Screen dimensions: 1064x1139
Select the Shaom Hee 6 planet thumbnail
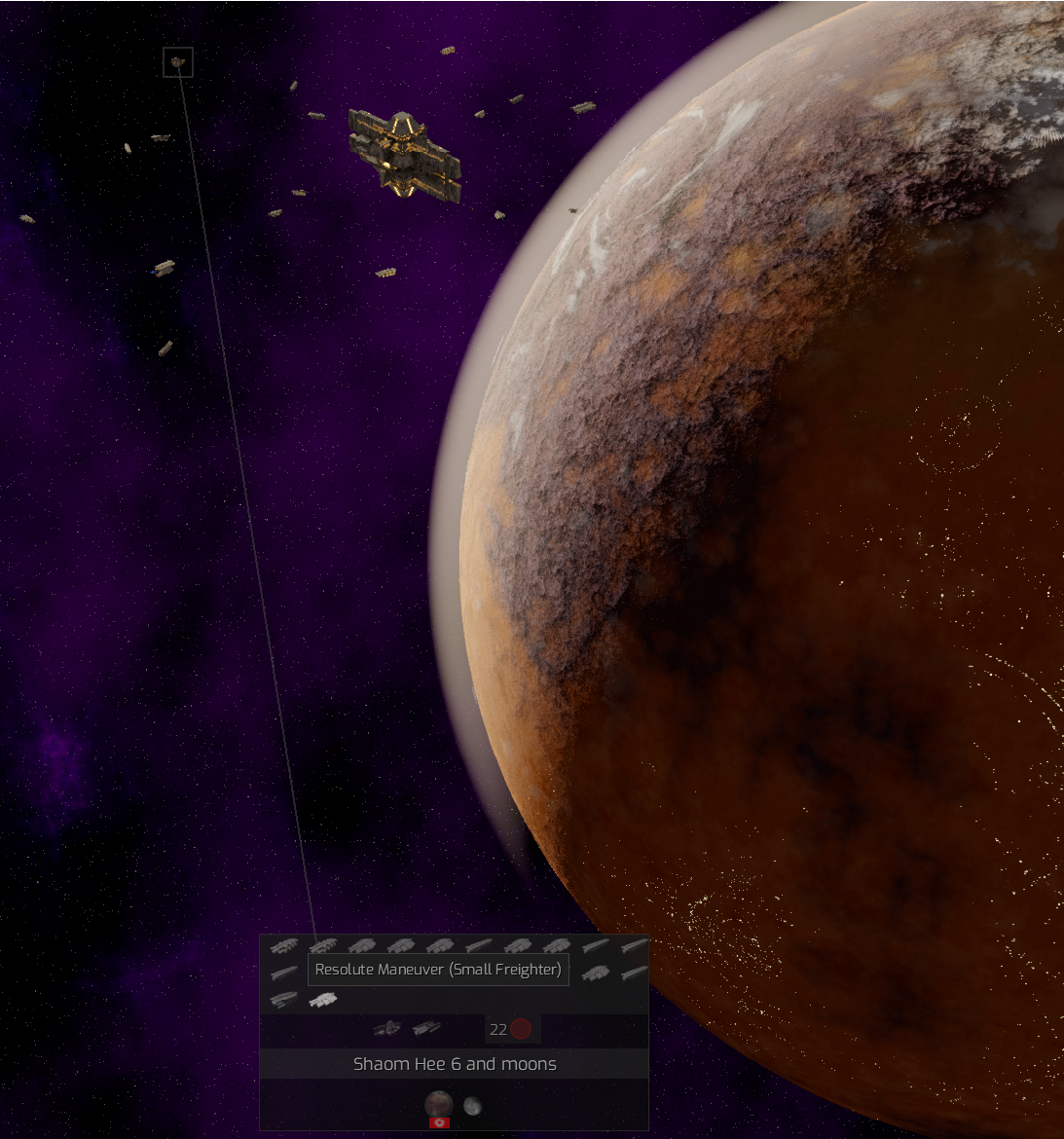pyautogui.click(x=438, y=1104)
